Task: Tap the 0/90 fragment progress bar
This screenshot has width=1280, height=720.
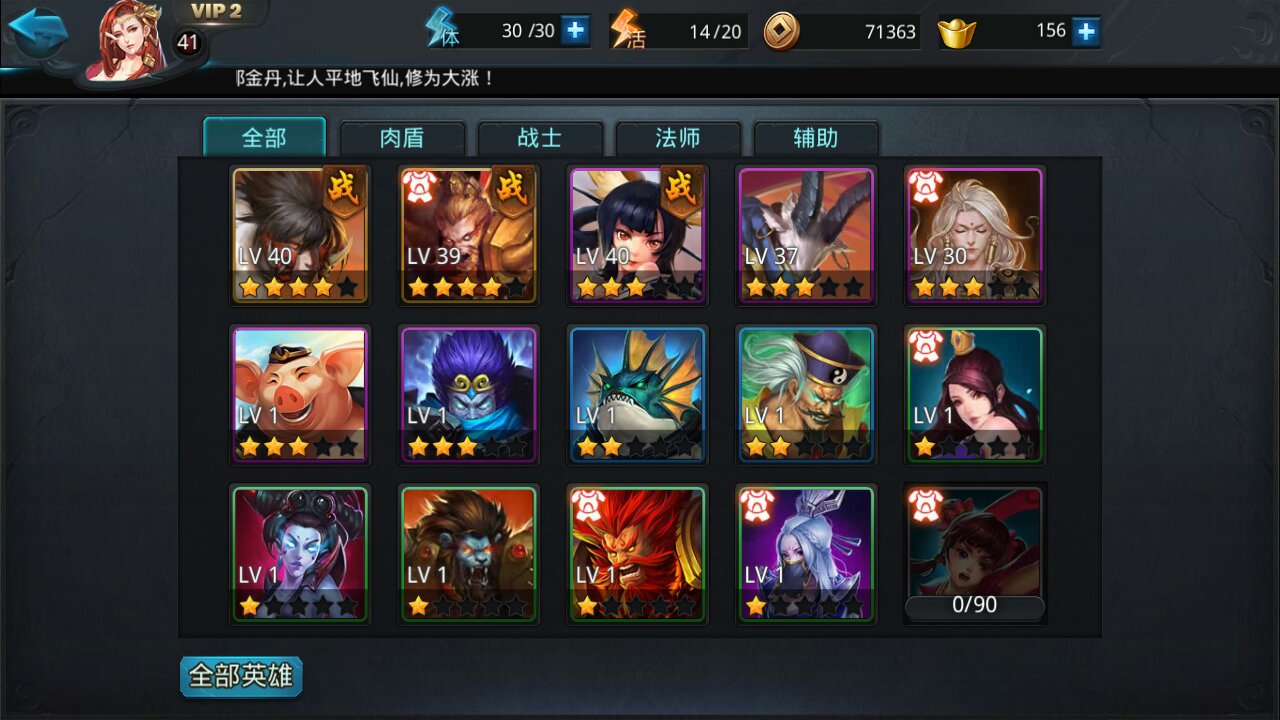Action: [974, 604]
